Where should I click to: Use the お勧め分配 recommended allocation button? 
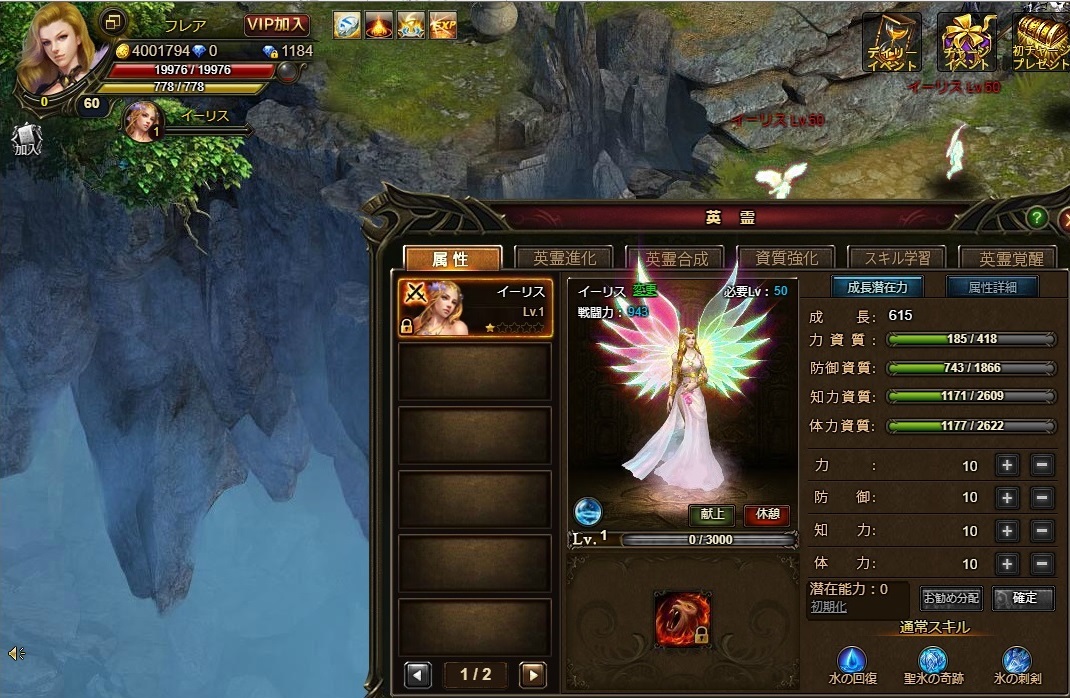pos(951,599)
